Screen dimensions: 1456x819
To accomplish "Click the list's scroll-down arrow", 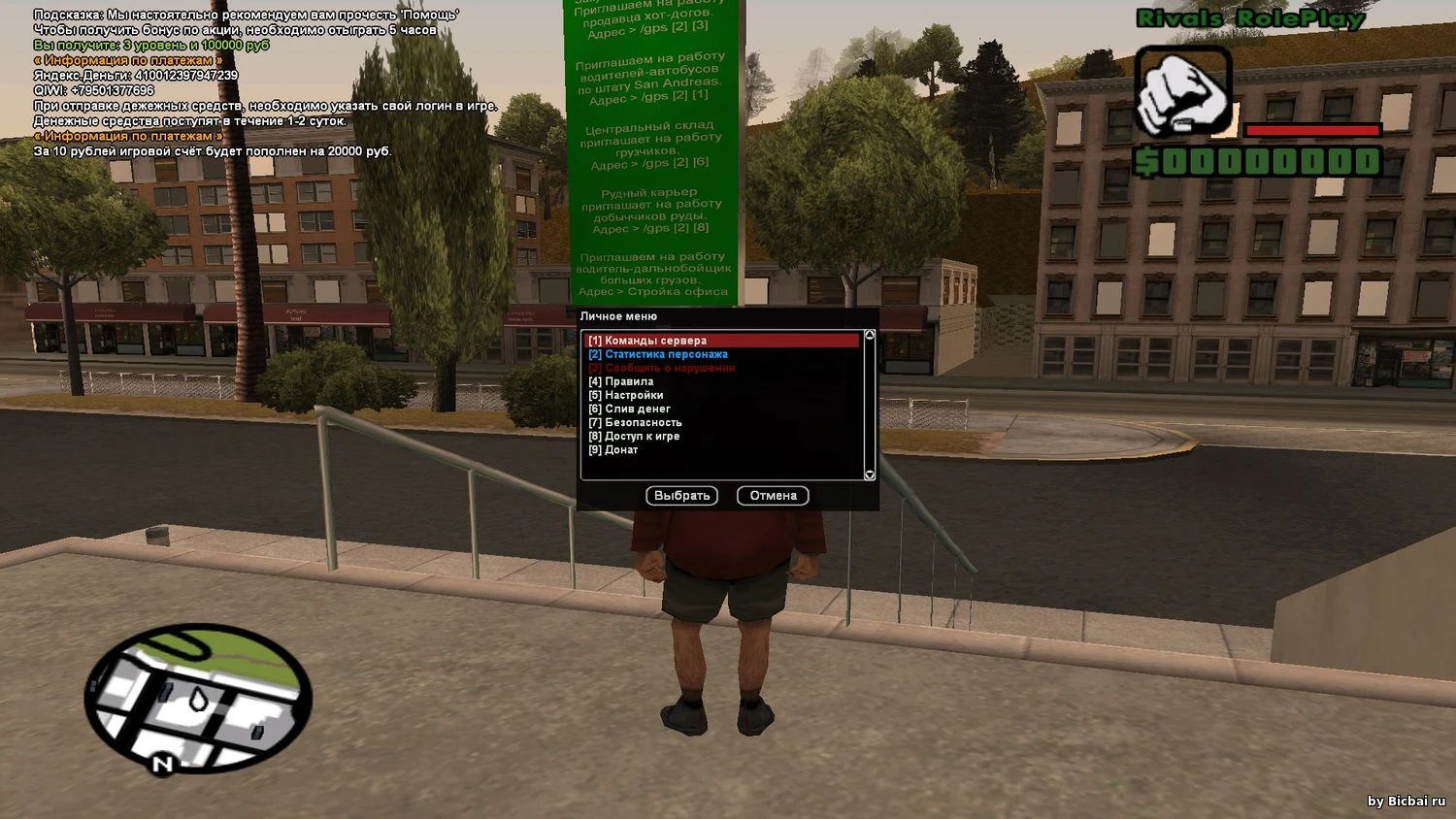I will click(870, 475).
